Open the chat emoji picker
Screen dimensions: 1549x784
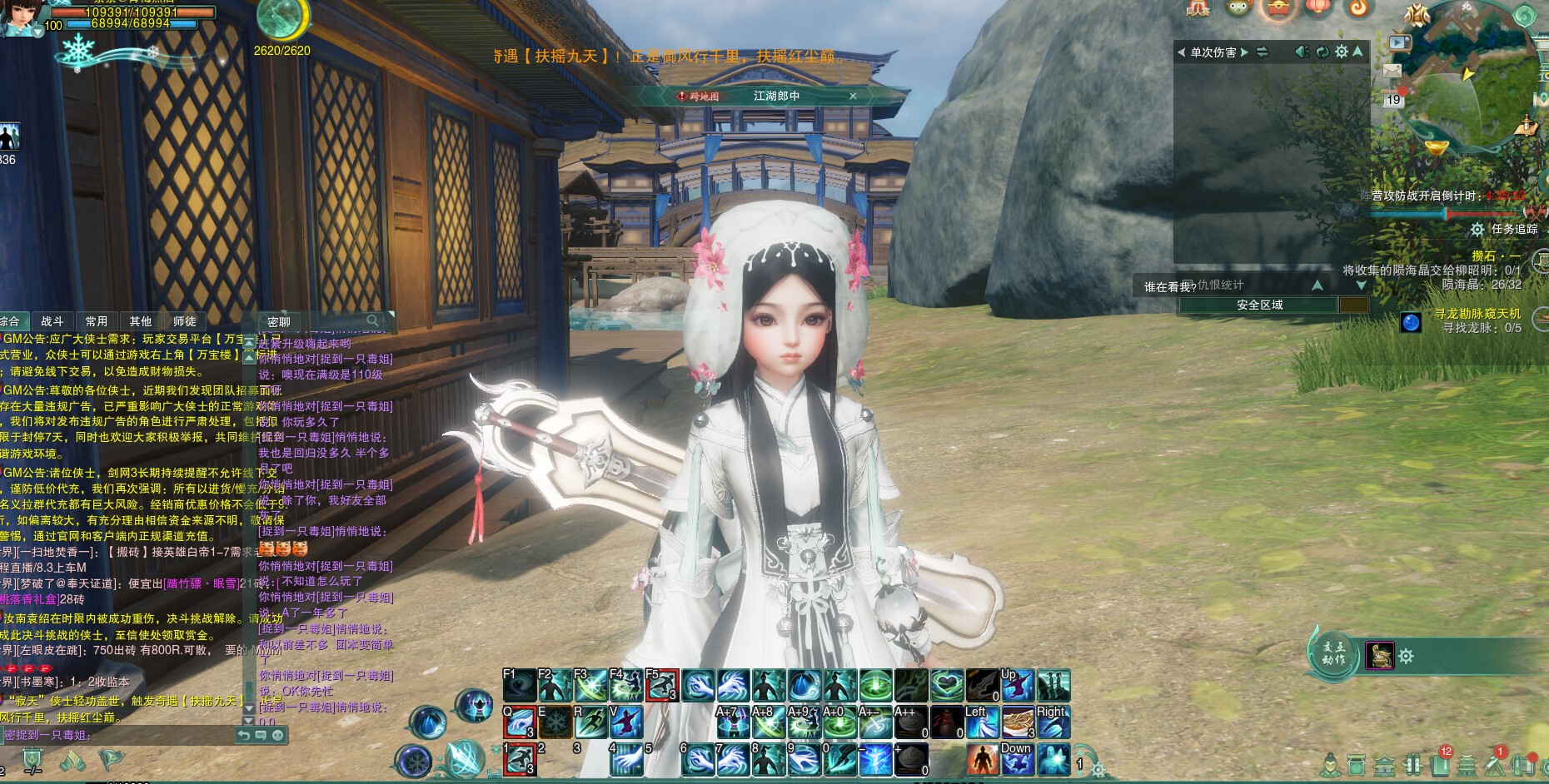278,735
